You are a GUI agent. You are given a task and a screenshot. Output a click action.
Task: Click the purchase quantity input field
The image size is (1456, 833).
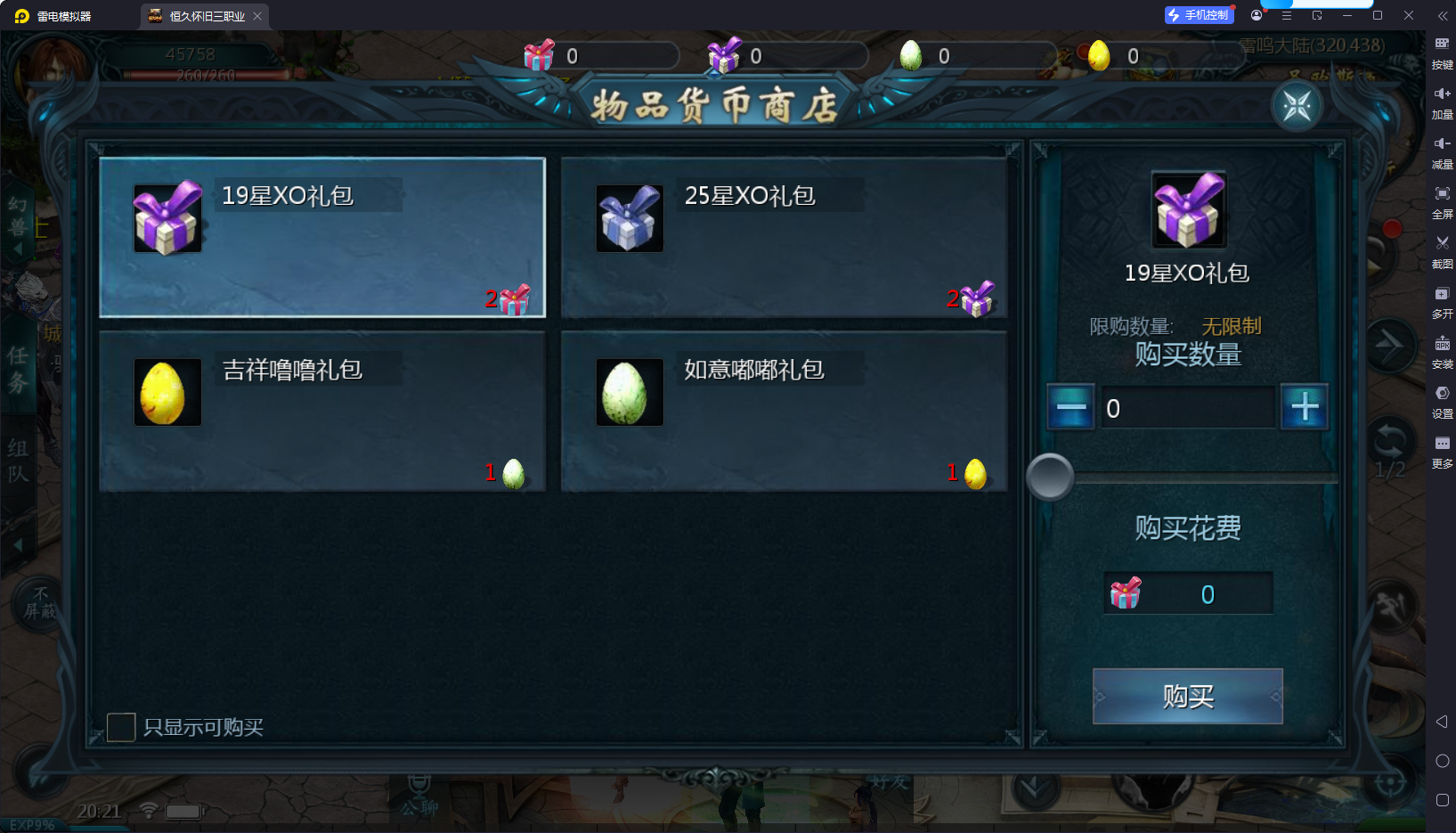[x=1187, y=408]
